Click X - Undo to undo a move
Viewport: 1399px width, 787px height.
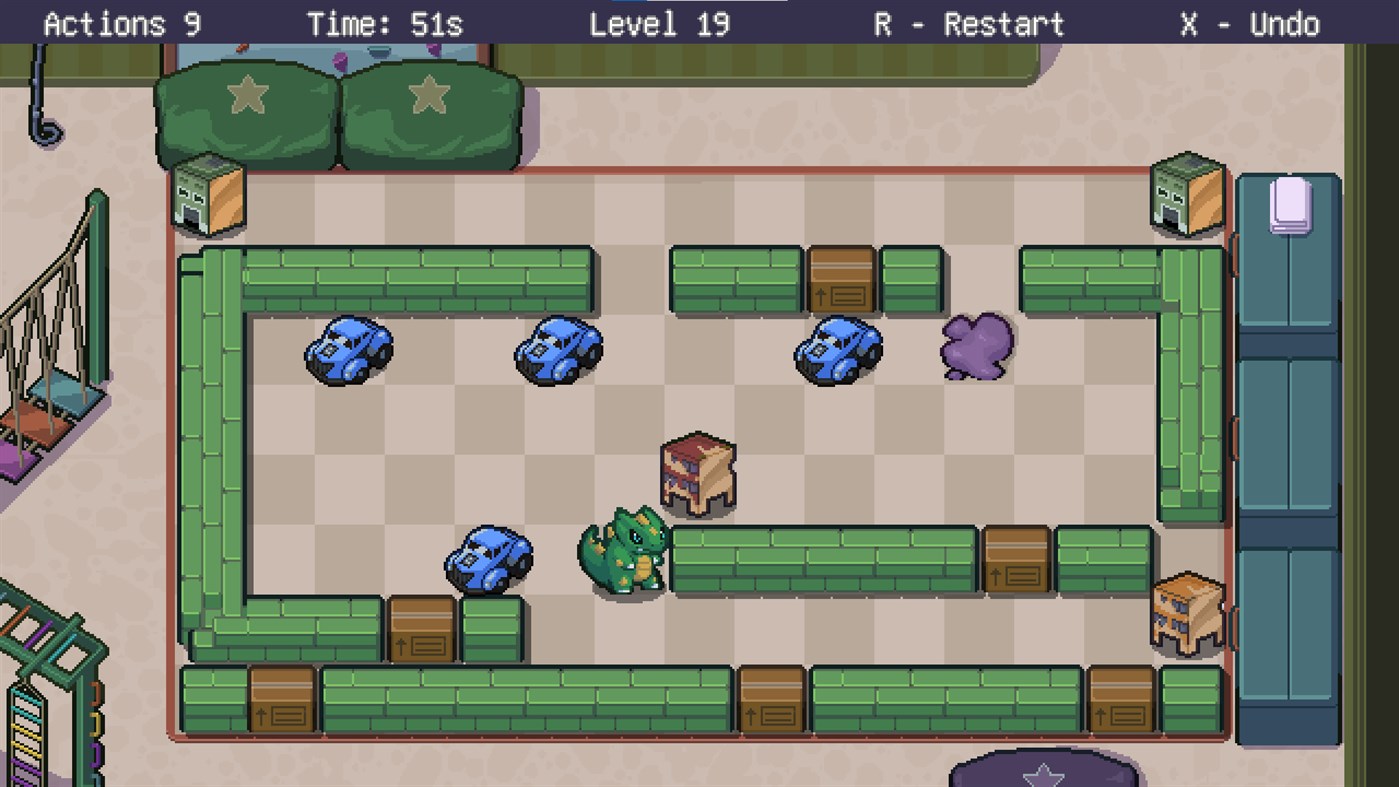(1250, 24)
